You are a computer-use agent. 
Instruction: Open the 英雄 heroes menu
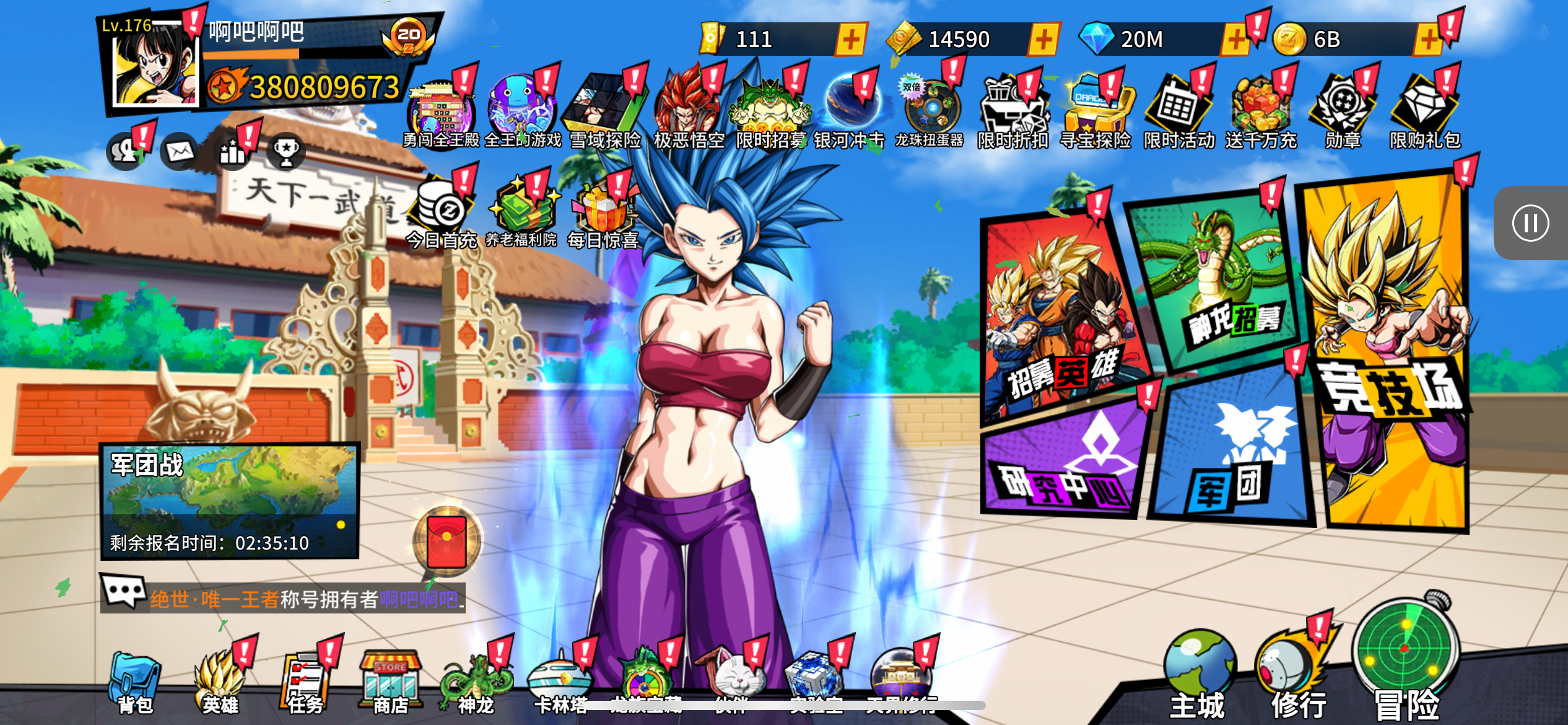coord(220,682)
